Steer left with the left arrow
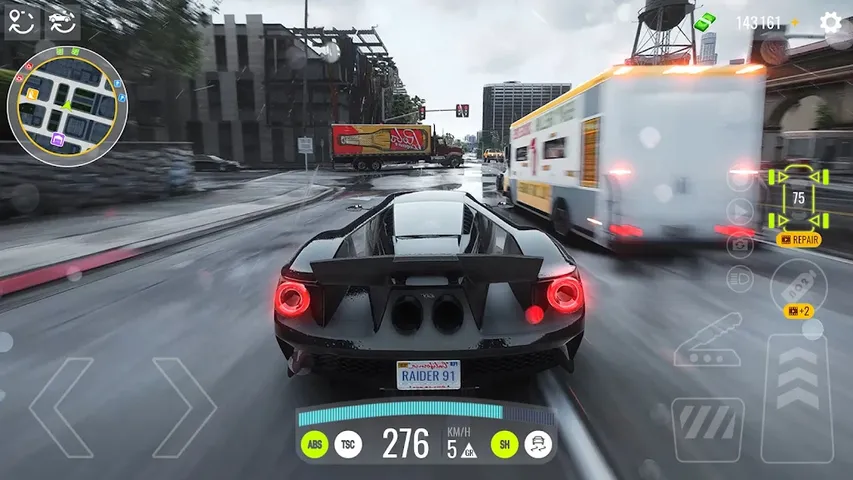The image size is (853, 480). [x=62, y=407]
